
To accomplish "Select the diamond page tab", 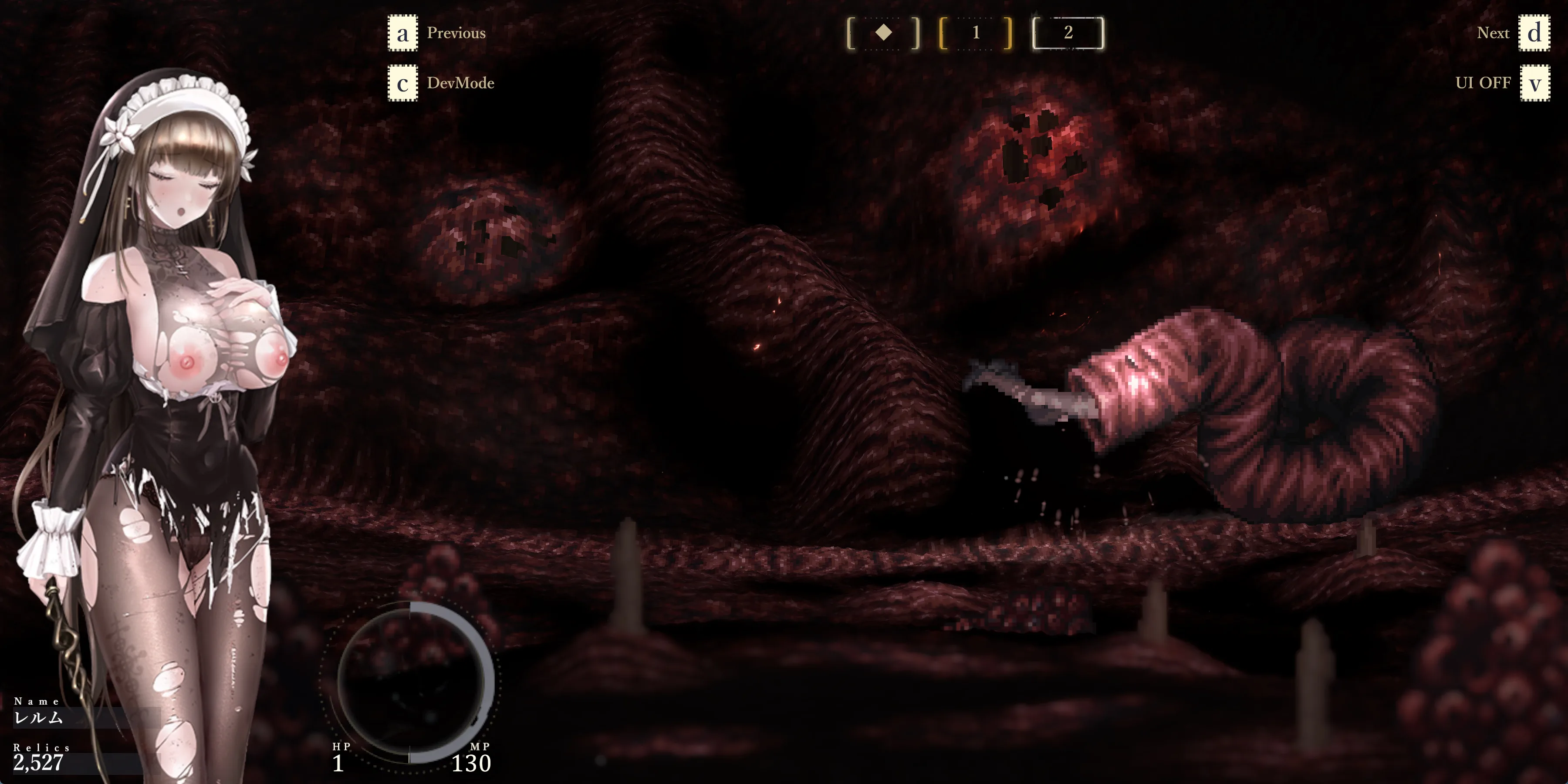I will coord(883,33).
